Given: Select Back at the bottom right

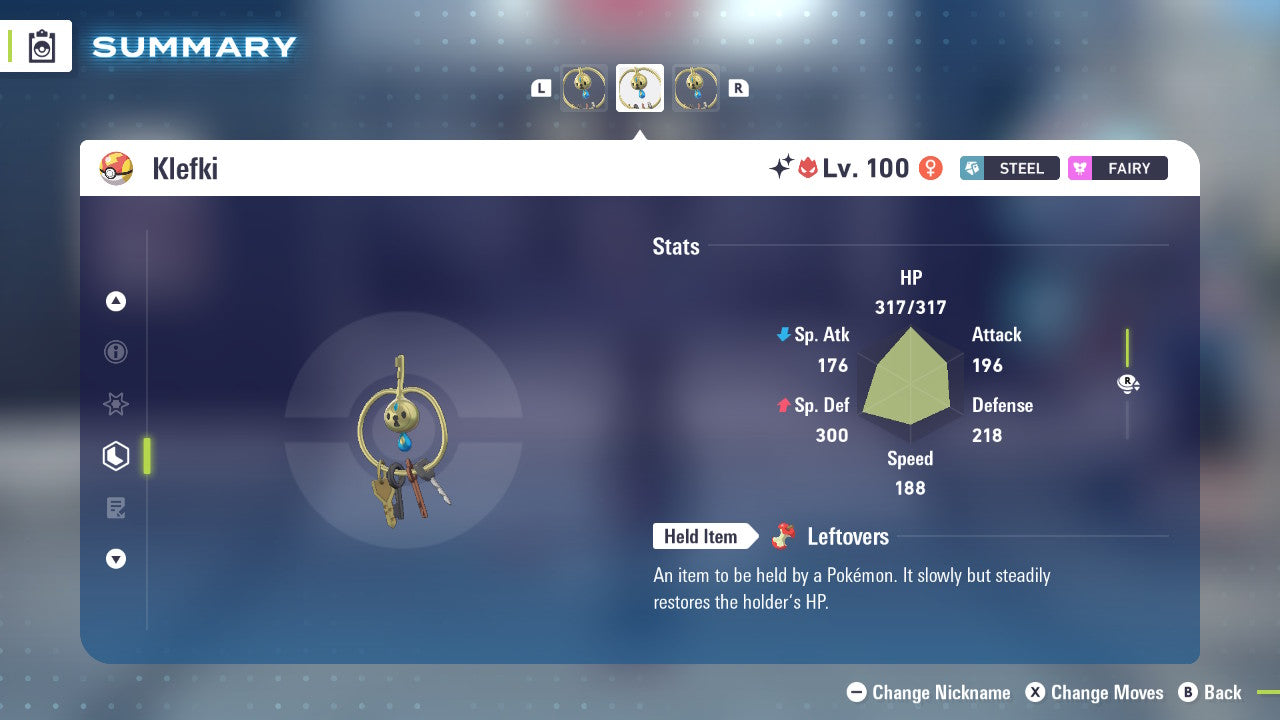Looking at the screenshot, I should (x=1211, y=692).
